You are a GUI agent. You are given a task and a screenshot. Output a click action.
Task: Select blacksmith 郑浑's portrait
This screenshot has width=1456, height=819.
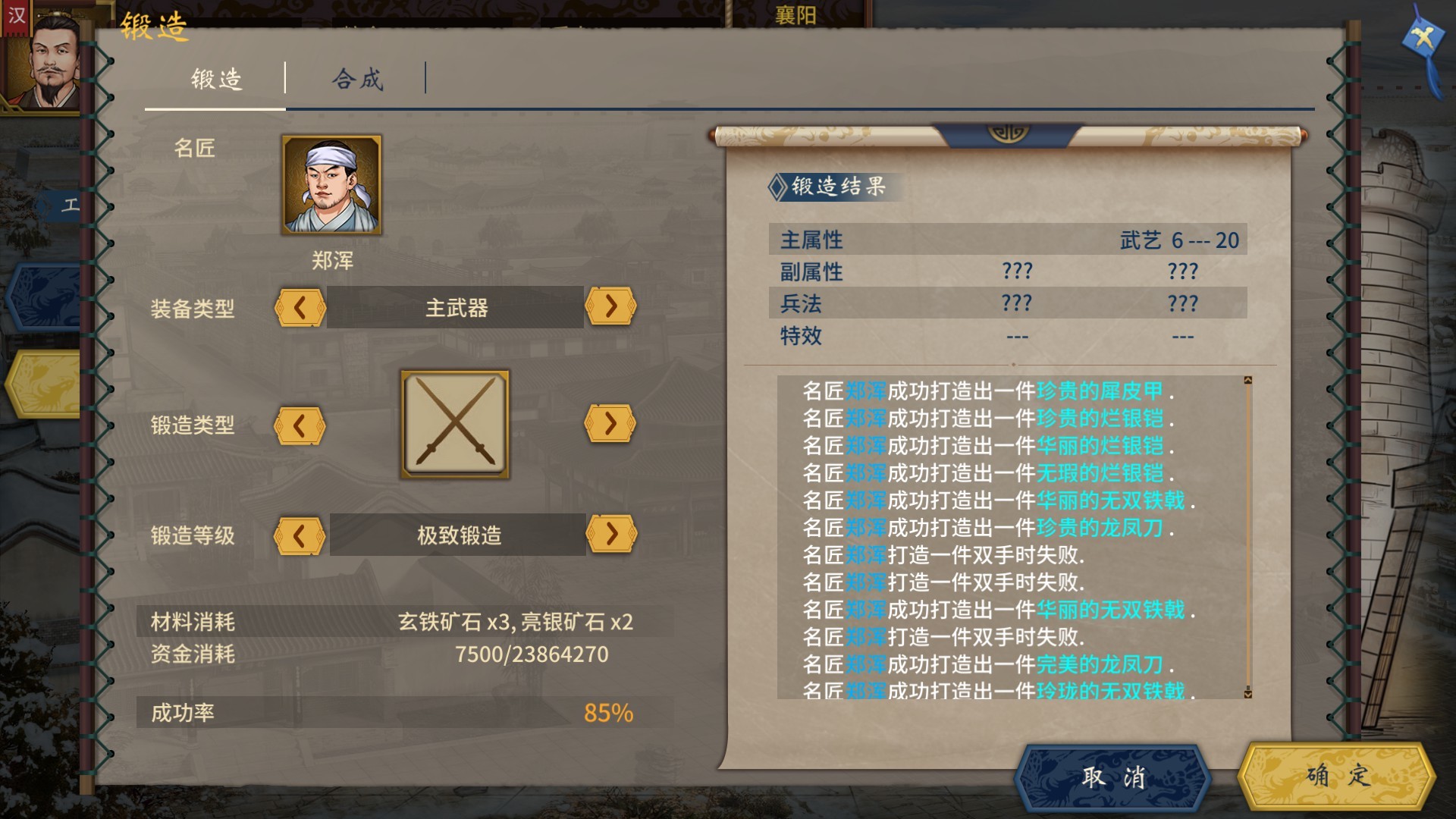[x=331, y=186]
